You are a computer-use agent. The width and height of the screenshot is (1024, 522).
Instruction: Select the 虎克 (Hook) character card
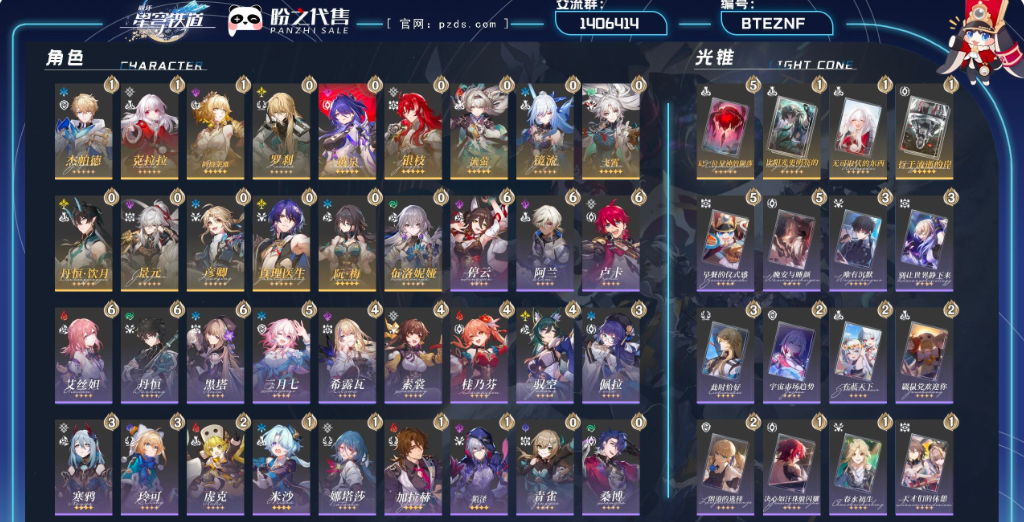point(215,467)
